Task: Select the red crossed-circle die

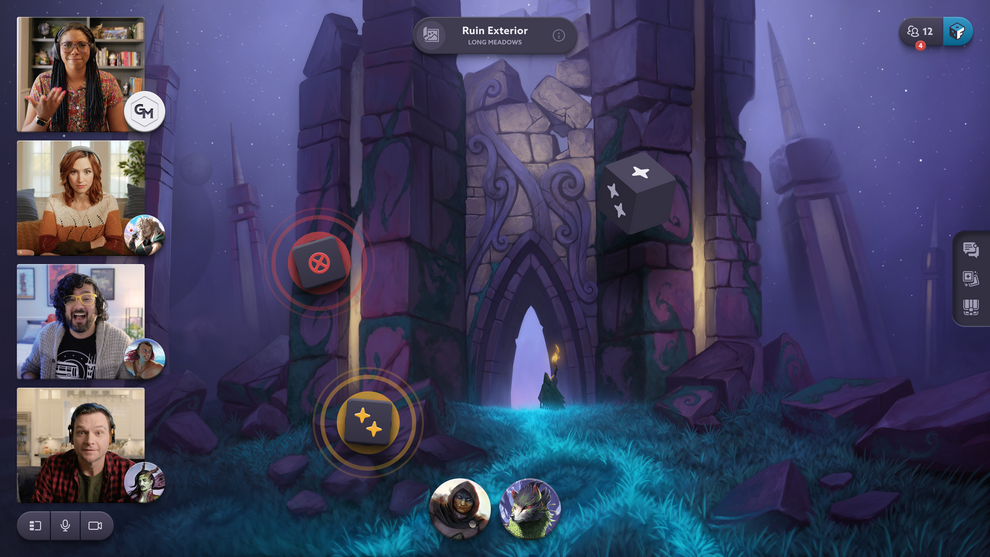Action: point(319,264)
